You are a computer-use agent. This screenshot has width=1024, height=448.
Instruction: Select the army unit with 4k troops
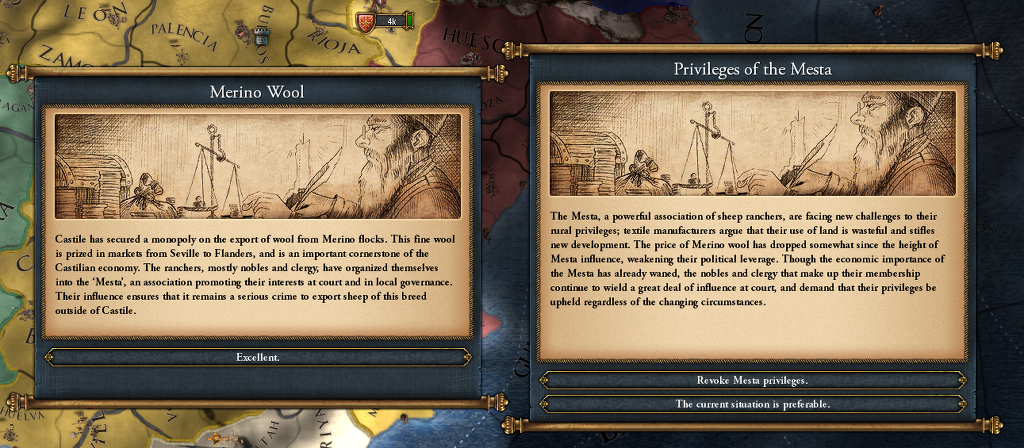[x=385, y=21]
